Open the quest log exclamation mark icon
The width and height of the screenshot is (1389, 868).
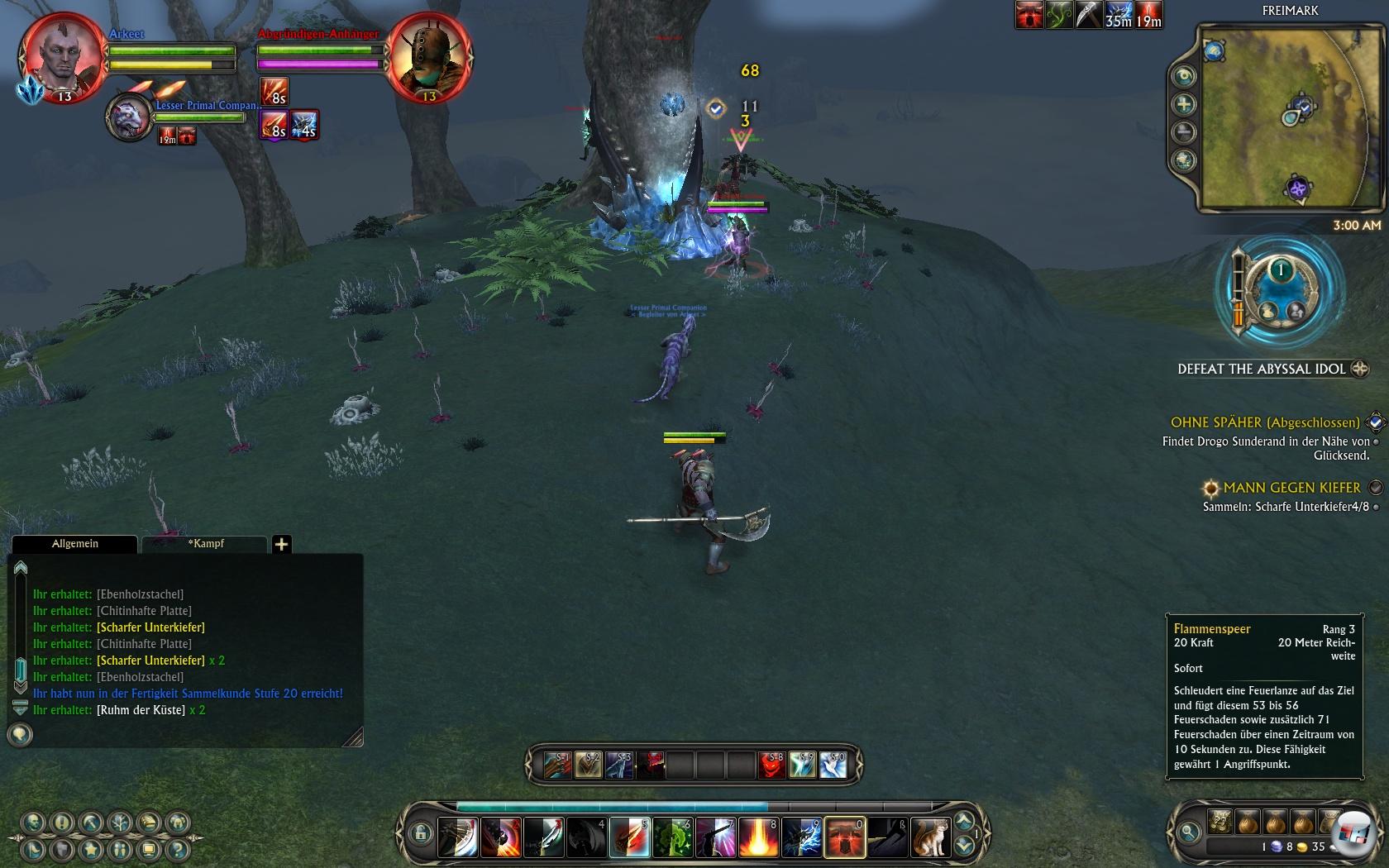coord(62,823)
